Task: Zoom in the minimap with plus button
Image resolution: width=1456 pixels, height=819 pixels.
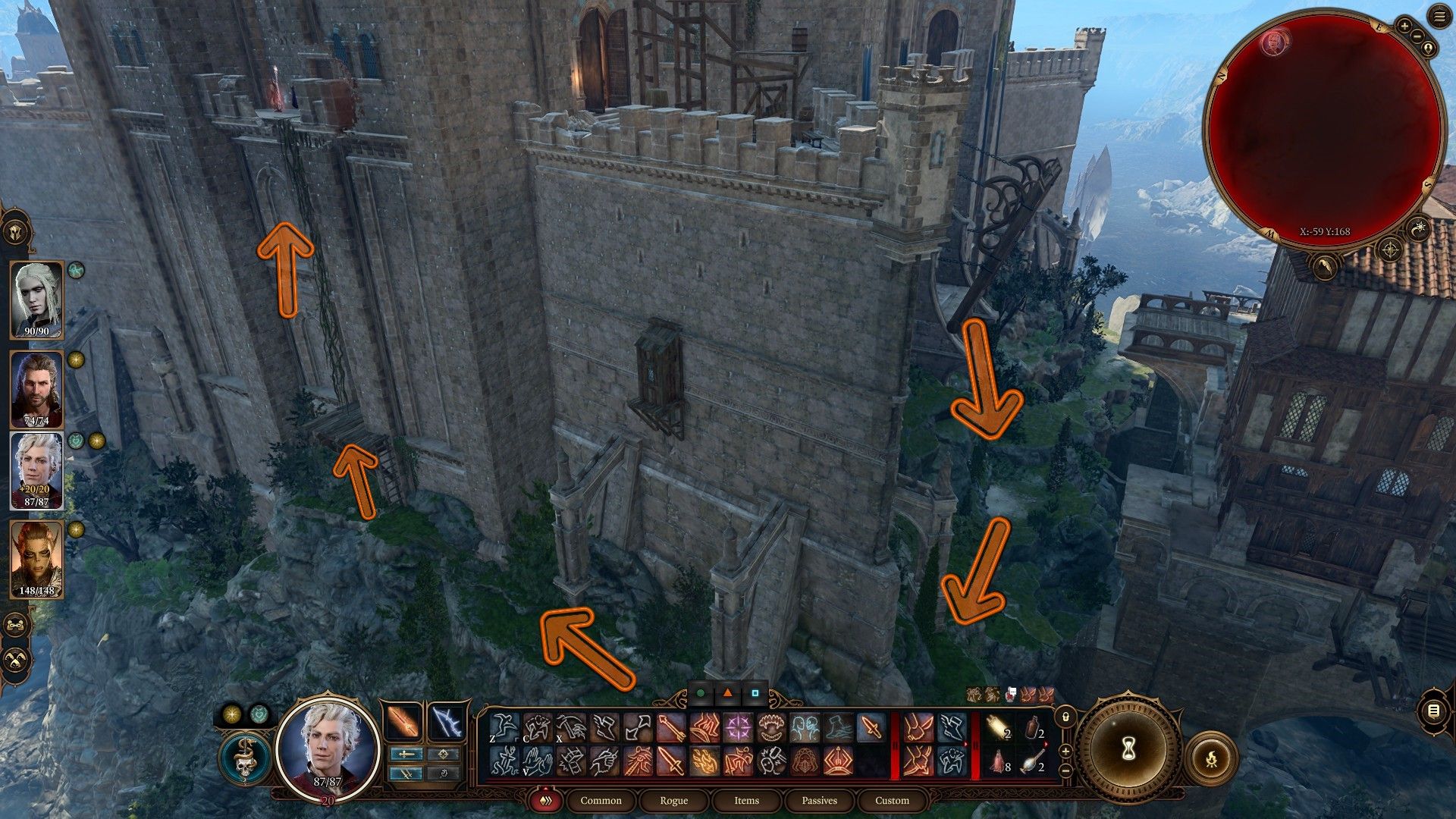Action: [x=1404, y=27]
